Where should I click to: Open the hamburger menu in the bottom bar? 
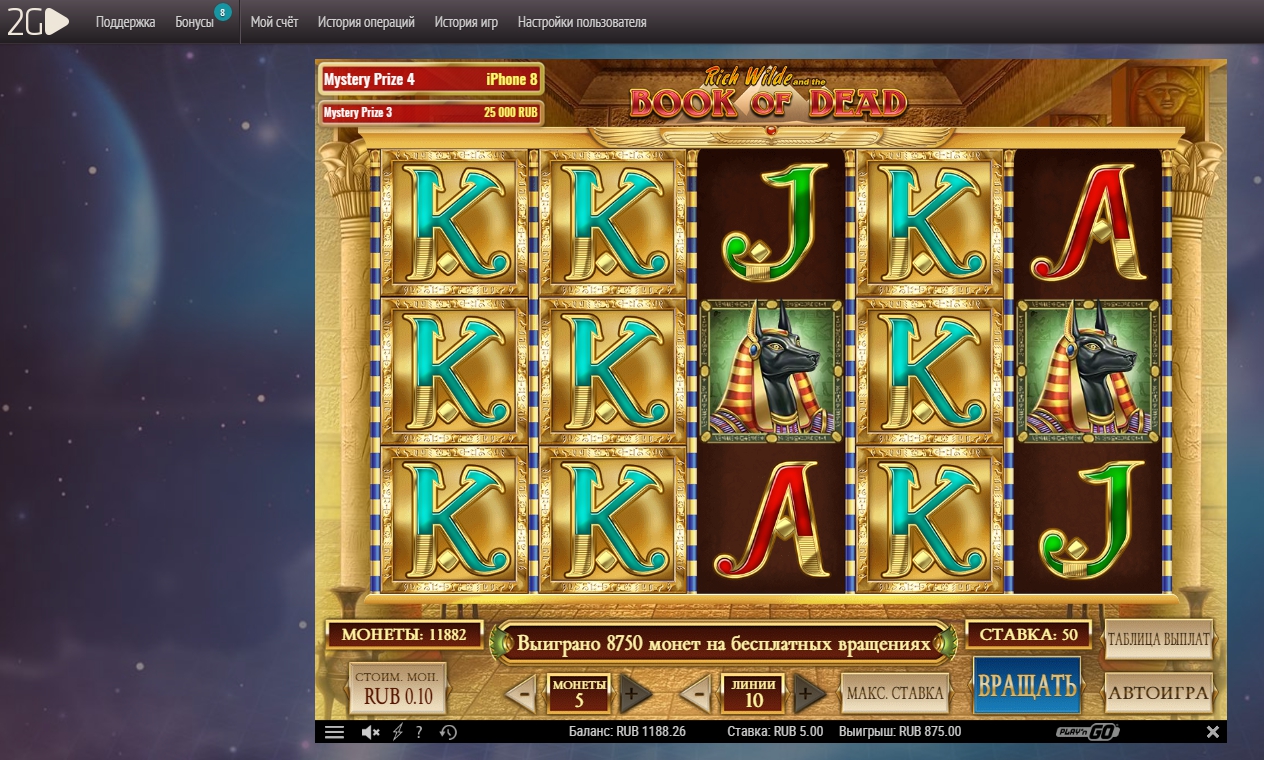point(335,732)
